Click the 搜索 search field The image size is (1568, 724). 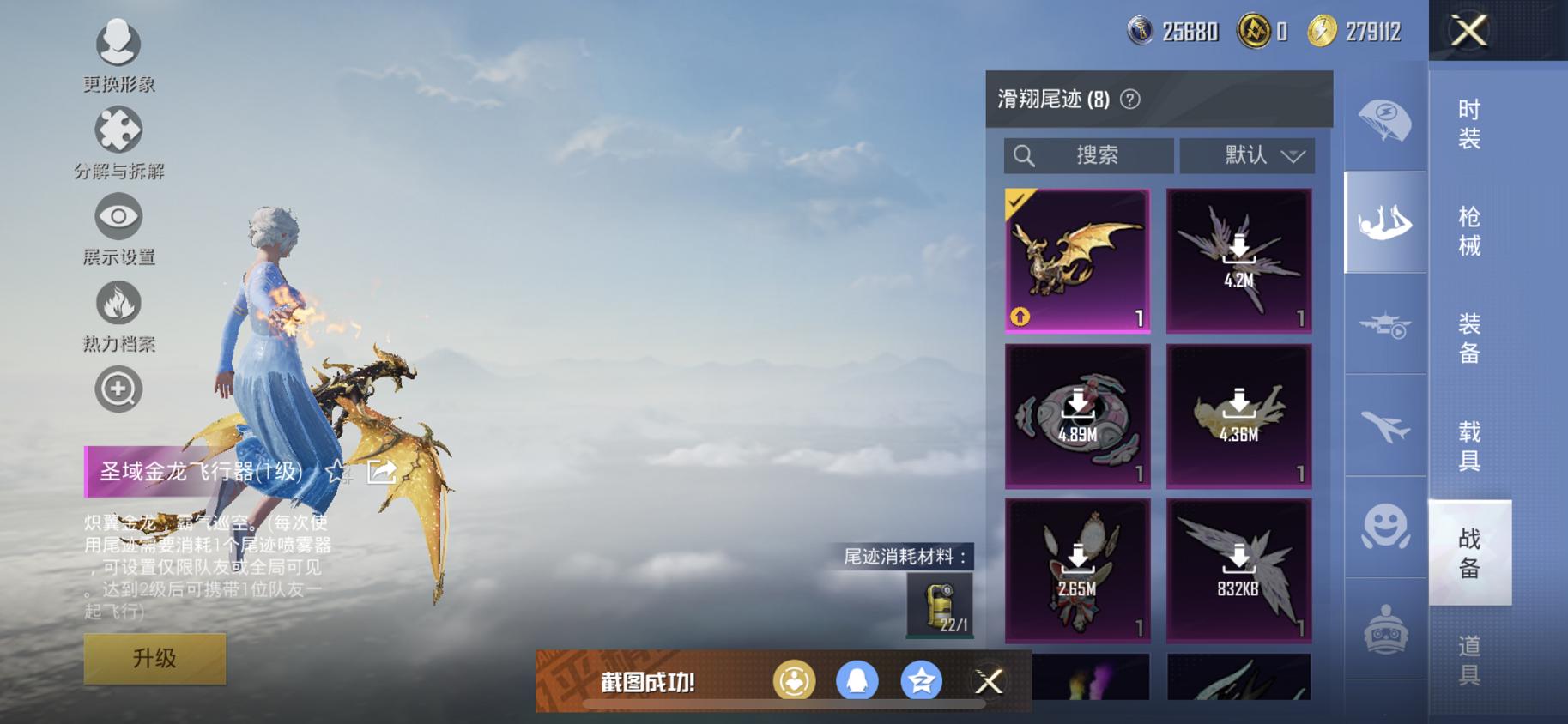[x=1088, y=155]
